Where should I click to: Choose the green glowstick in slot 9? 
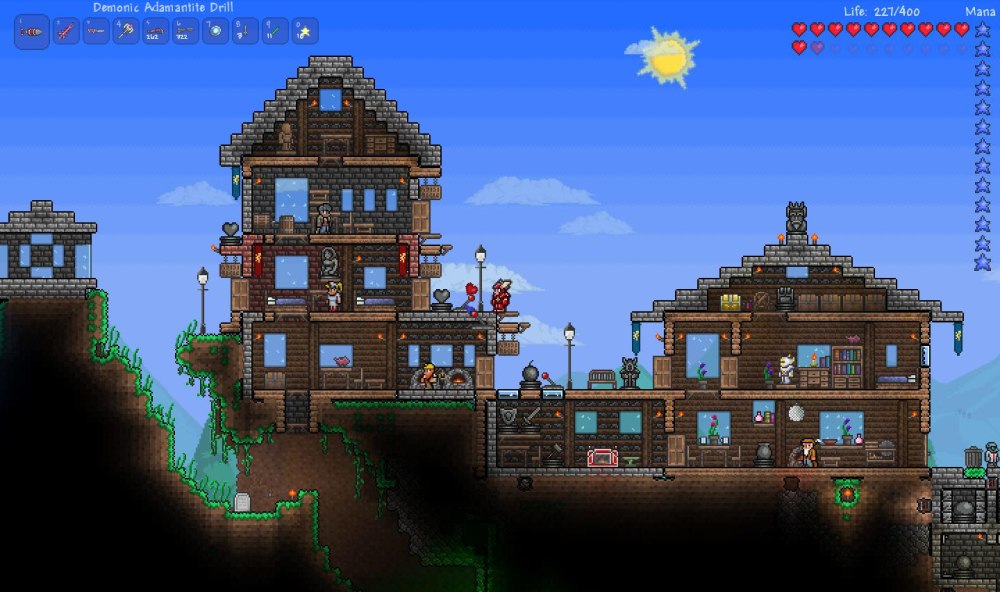[275, 32]
